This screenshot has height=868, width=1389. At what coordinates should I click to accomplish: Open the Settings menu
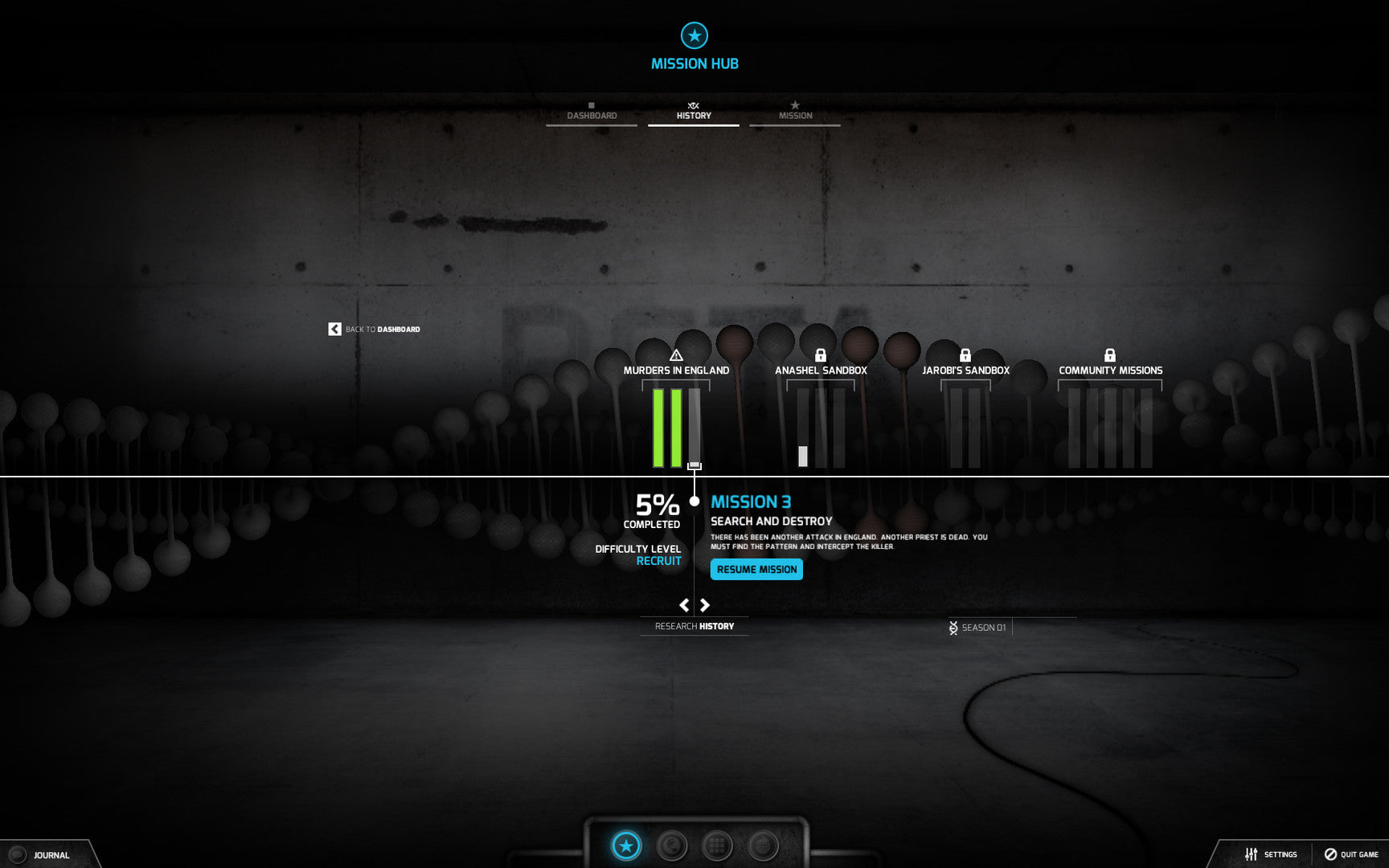(x=1271, y=854)
